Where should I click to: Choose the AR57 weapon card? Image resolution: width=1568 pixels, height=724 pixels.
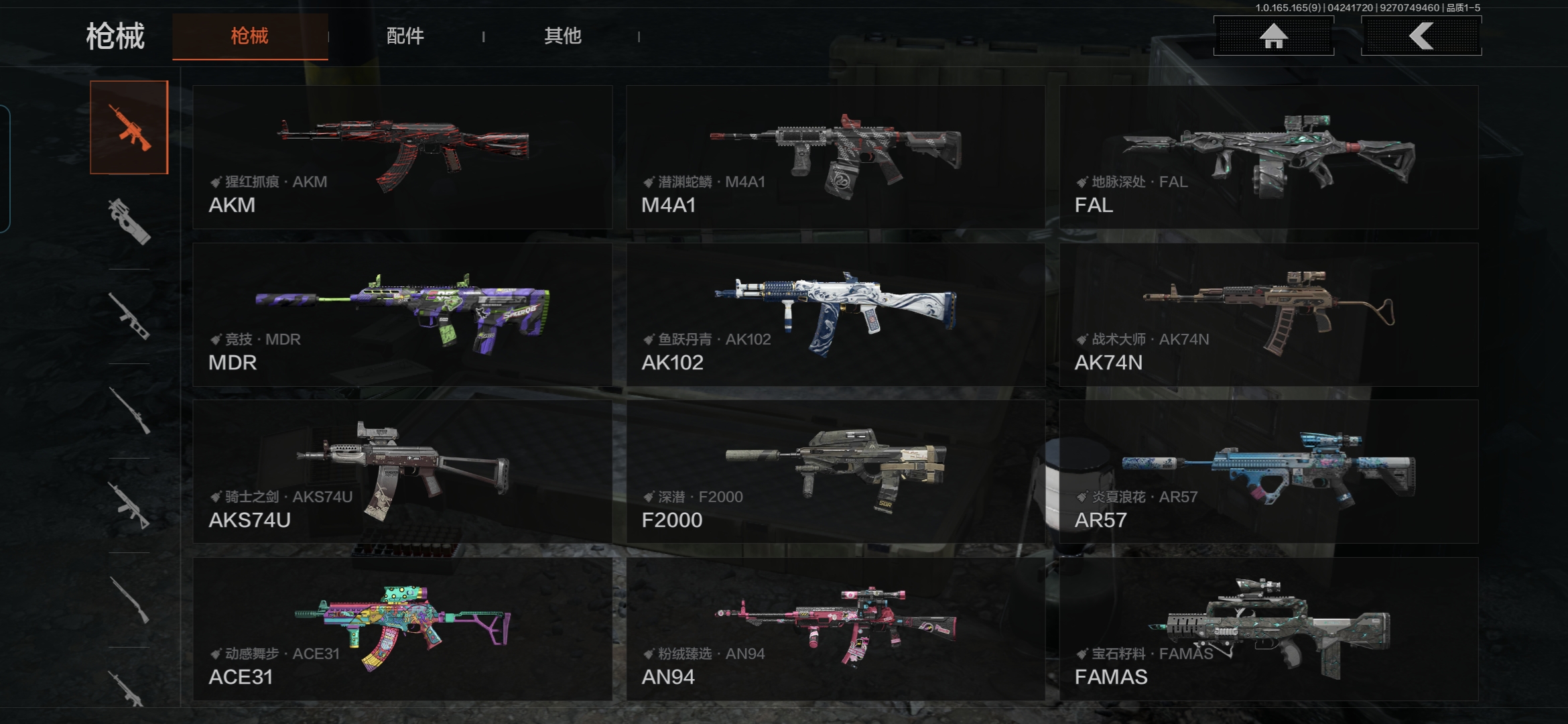coord(1268,472)
